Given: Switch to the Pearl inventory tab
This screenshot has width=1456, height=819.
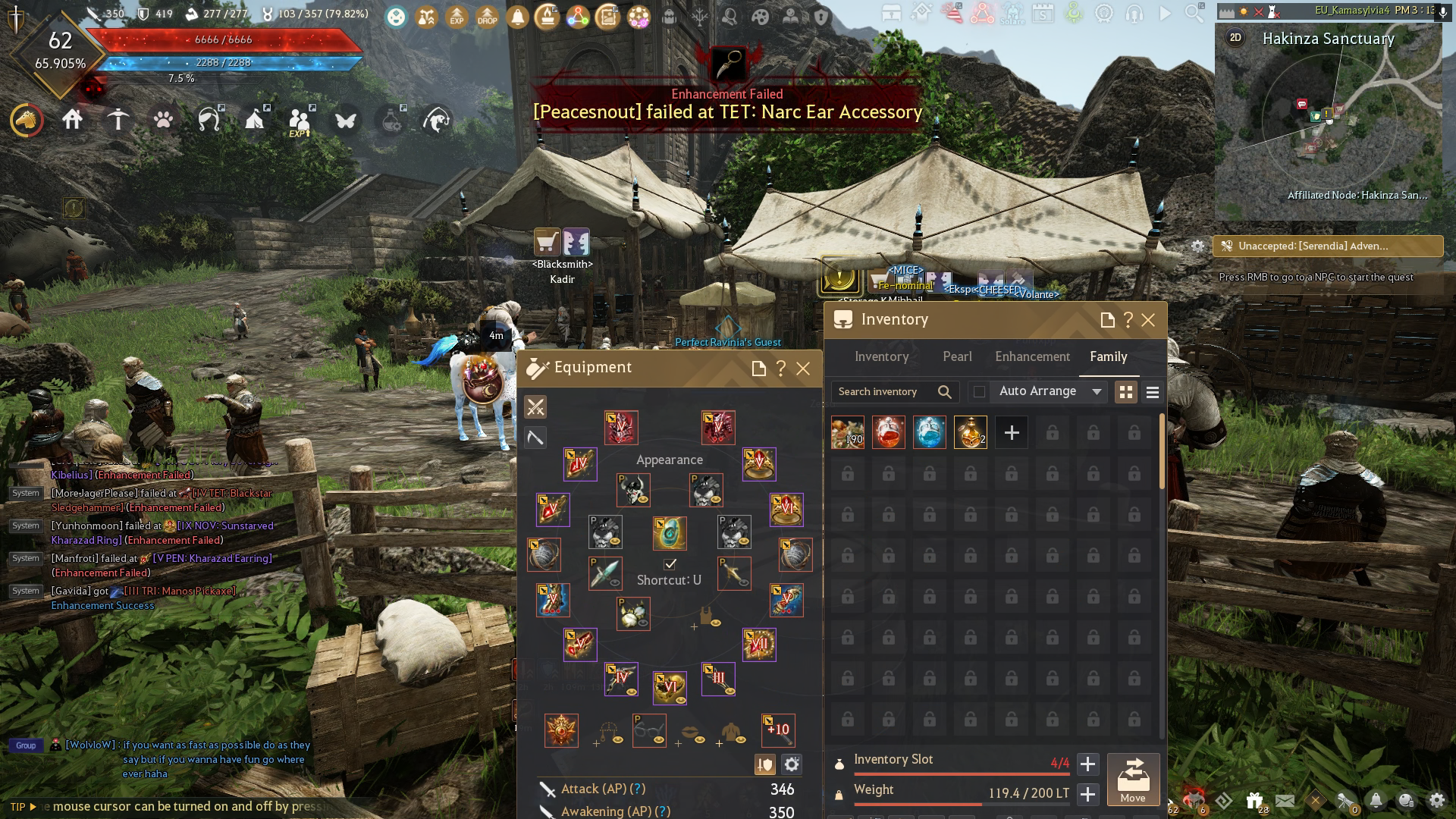Looking at the screenshot, I should pos(957,356).
